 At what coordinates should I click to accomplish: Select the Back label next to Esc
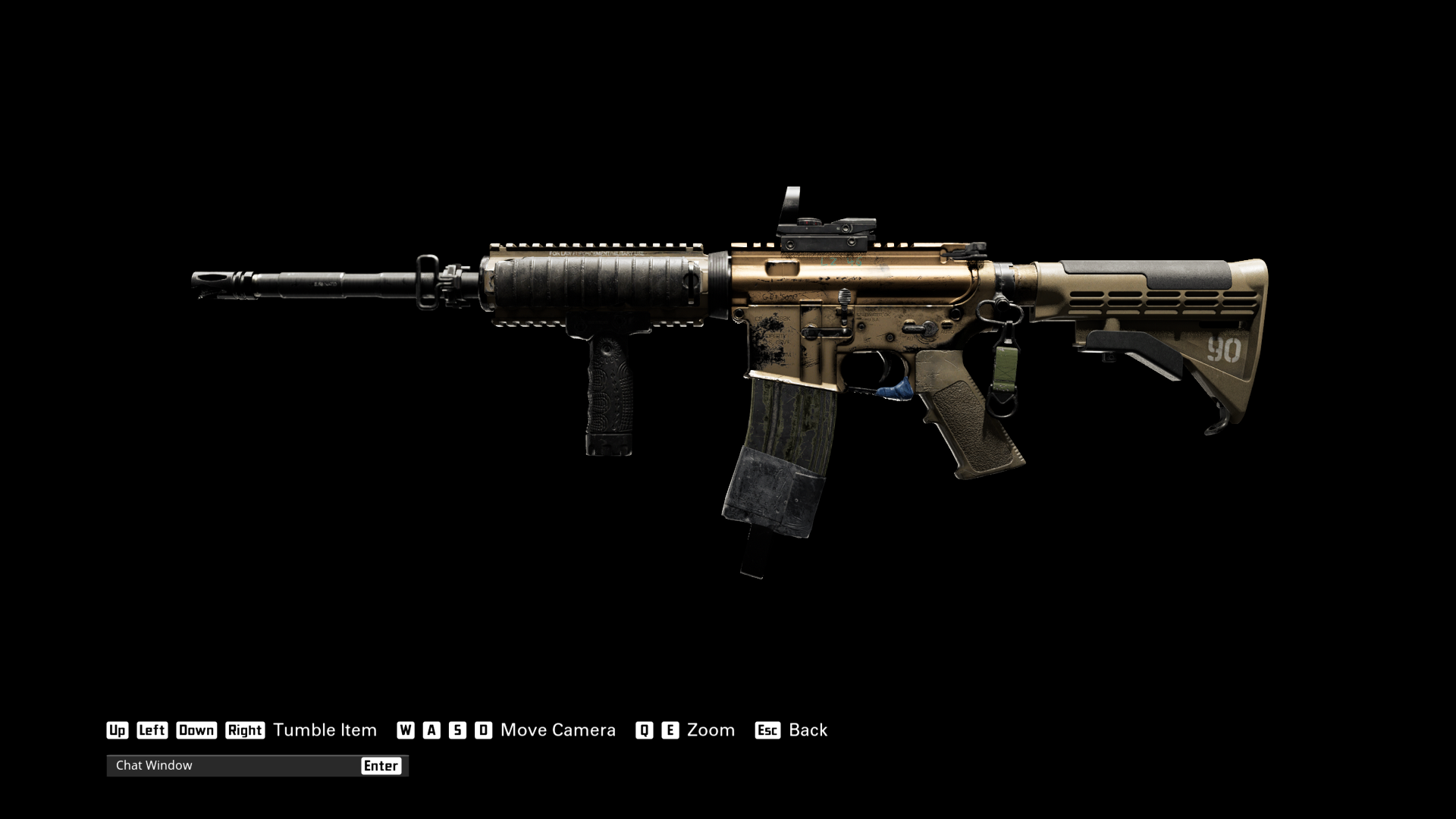coord(808,730)
